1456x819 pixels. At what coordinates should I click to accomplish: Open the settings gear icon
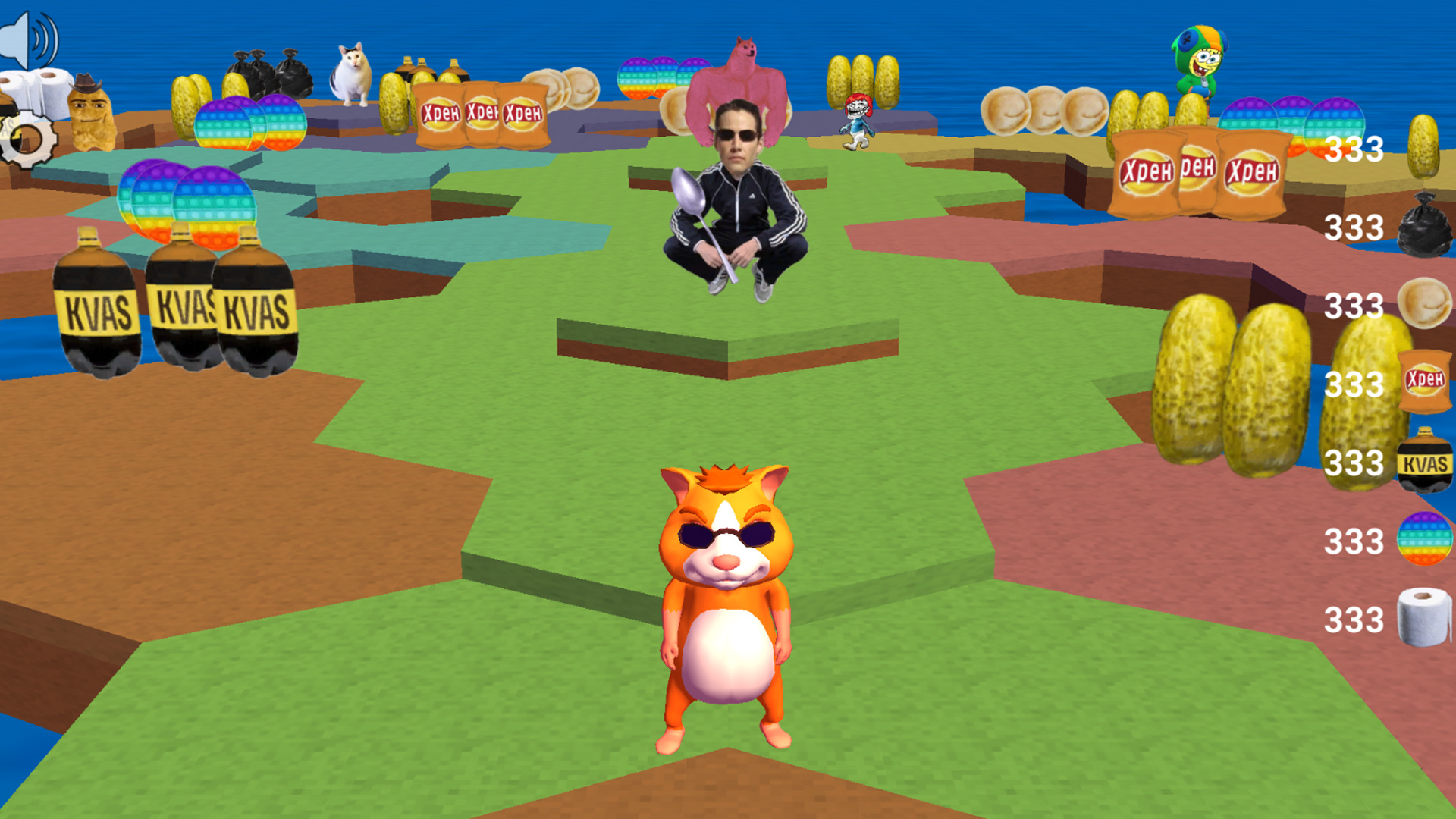click(x=27, y=140)
